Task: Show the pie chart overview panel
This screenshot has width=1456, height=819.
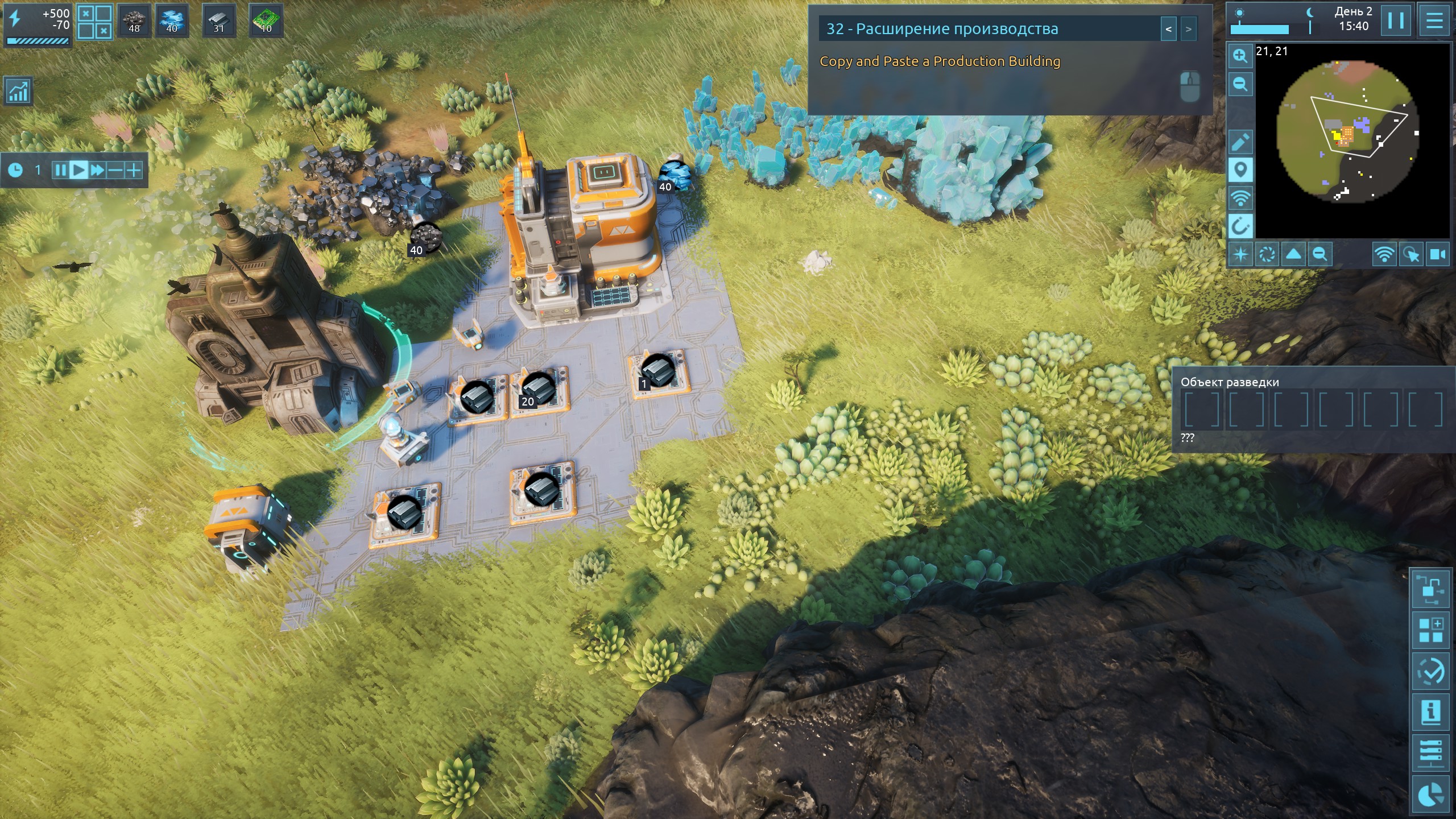Action: [x=1430, y=794]
